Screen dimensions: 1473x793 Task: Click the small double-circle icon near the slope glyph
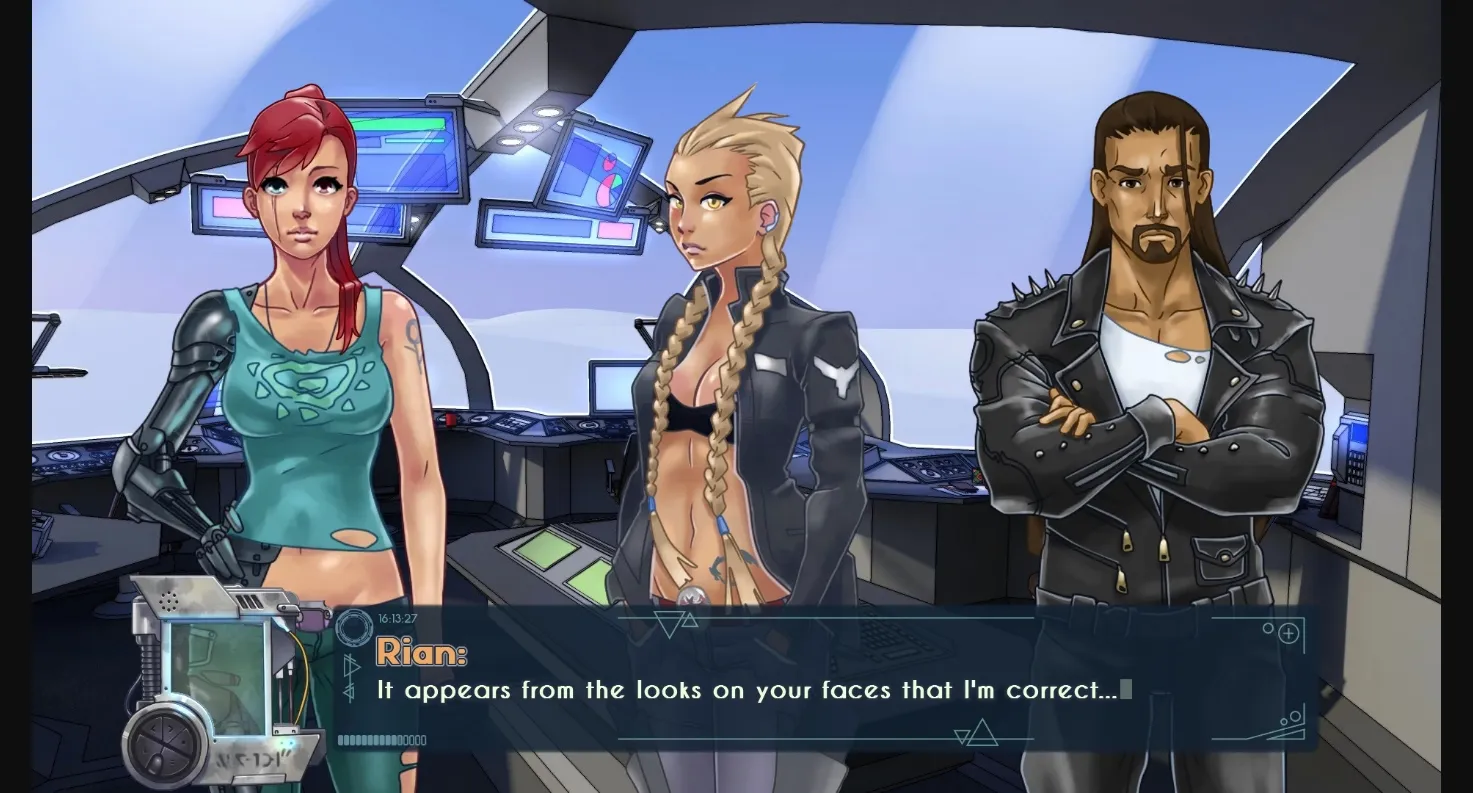coord(1291,716)
